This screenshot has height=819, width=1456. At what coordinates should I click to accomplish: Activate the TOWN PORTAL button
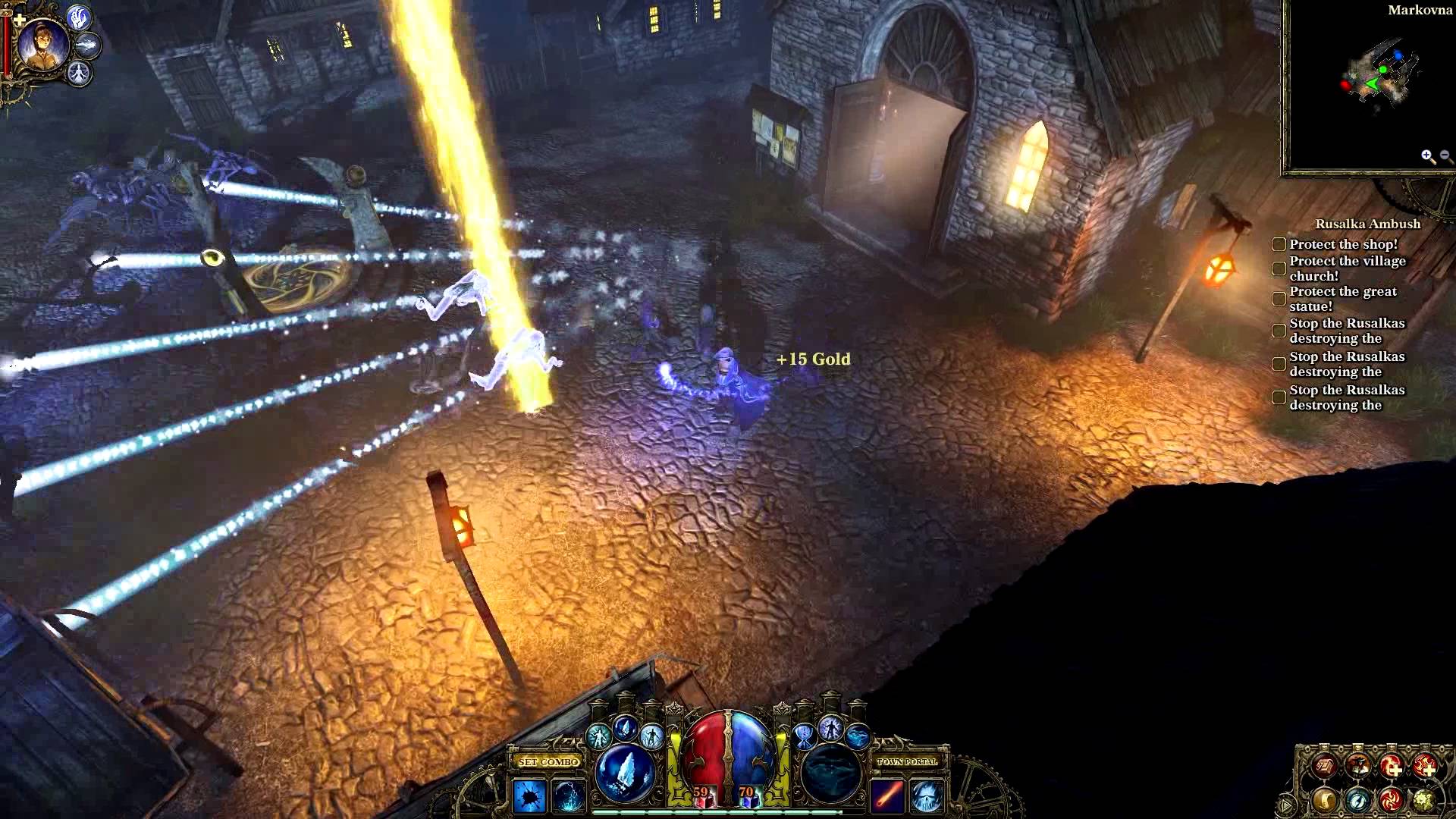[x=907, y=762]
